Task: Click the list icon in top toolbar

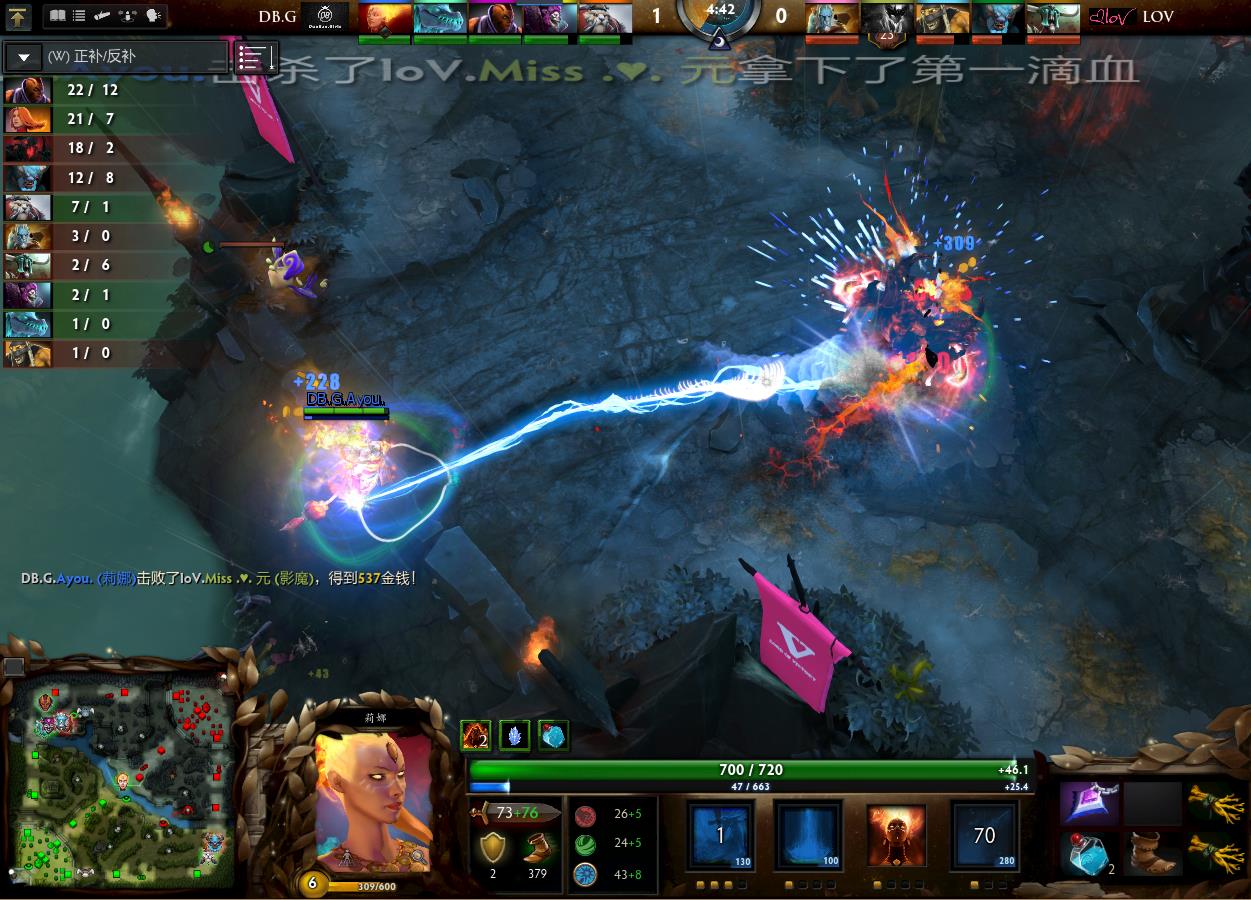Action: click(x=79, y=16)
